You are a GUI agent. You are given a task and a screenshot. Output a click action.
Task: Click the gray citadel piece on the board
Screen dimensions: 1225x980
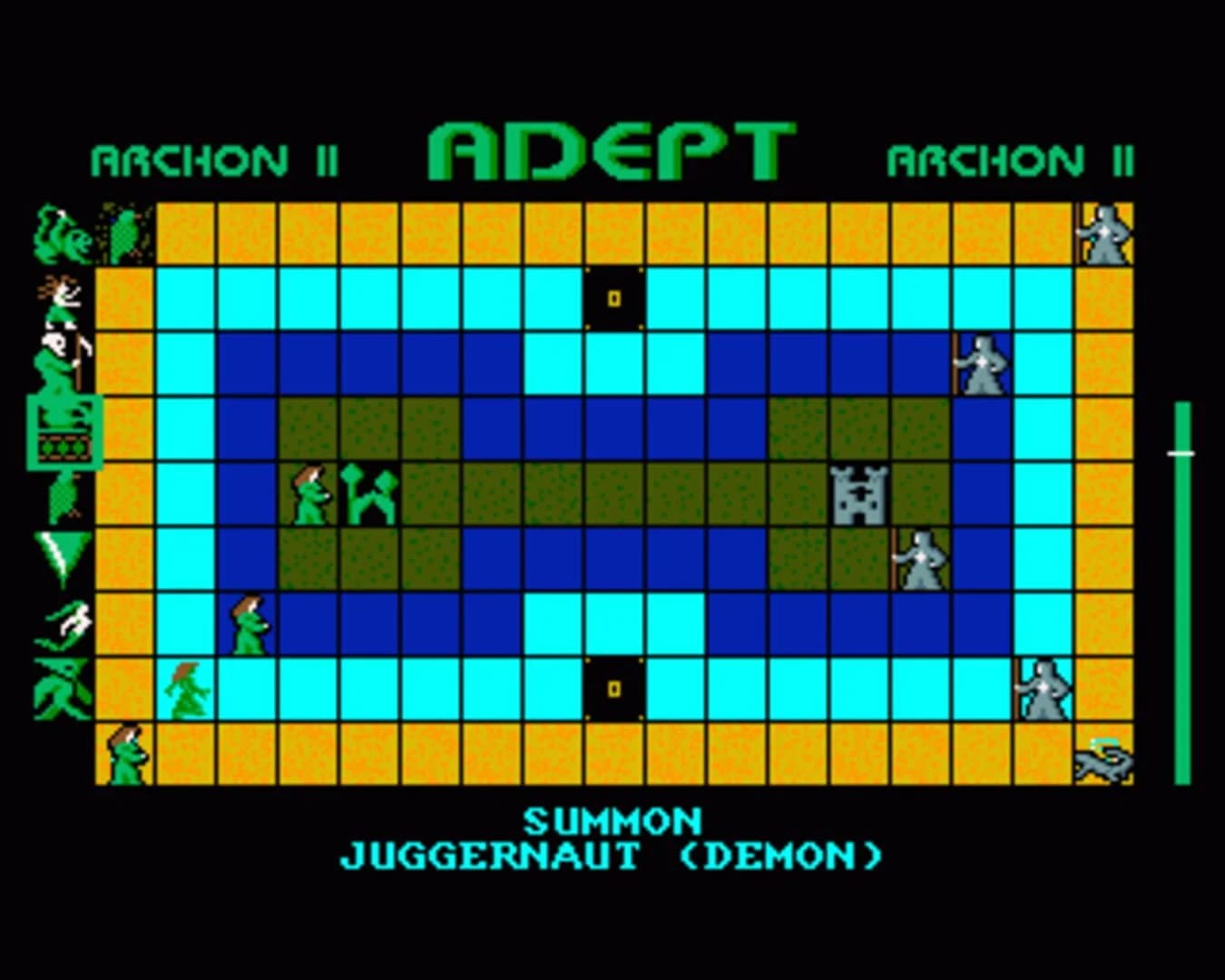pos(857,495)
